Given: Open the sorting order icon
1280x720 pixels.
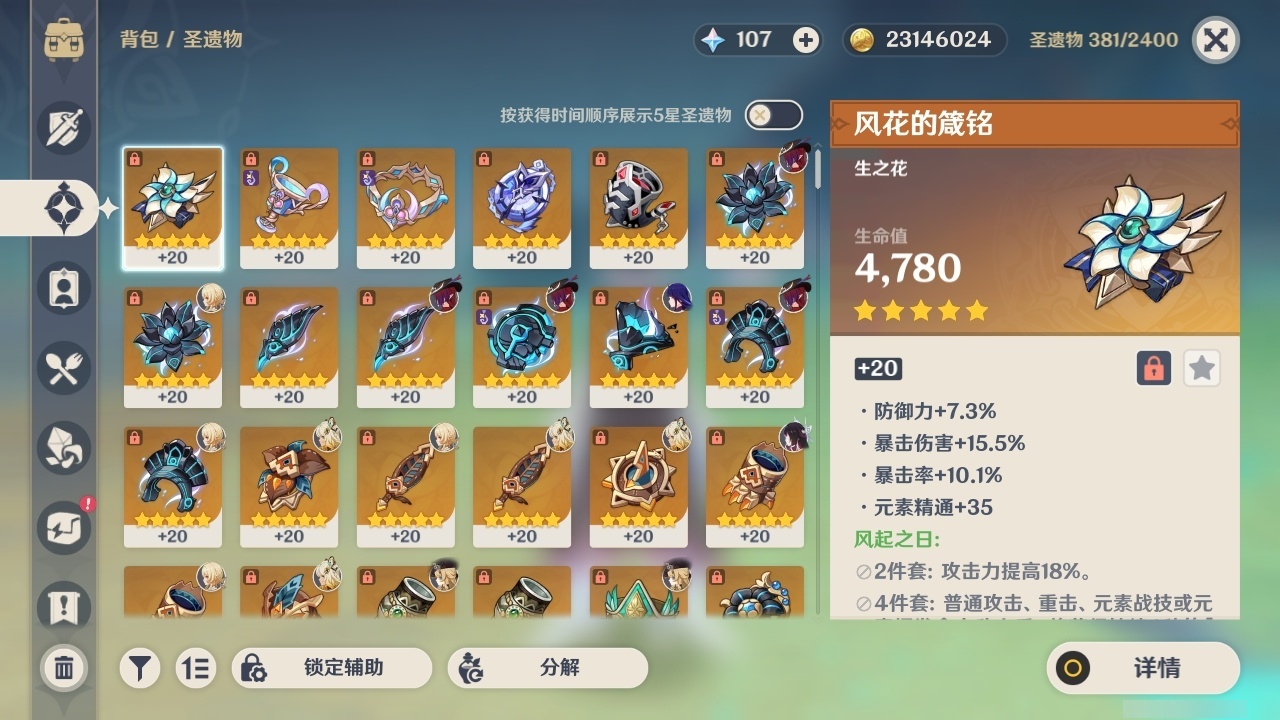Looking at the screenshot, I should [x=196, y=669].
